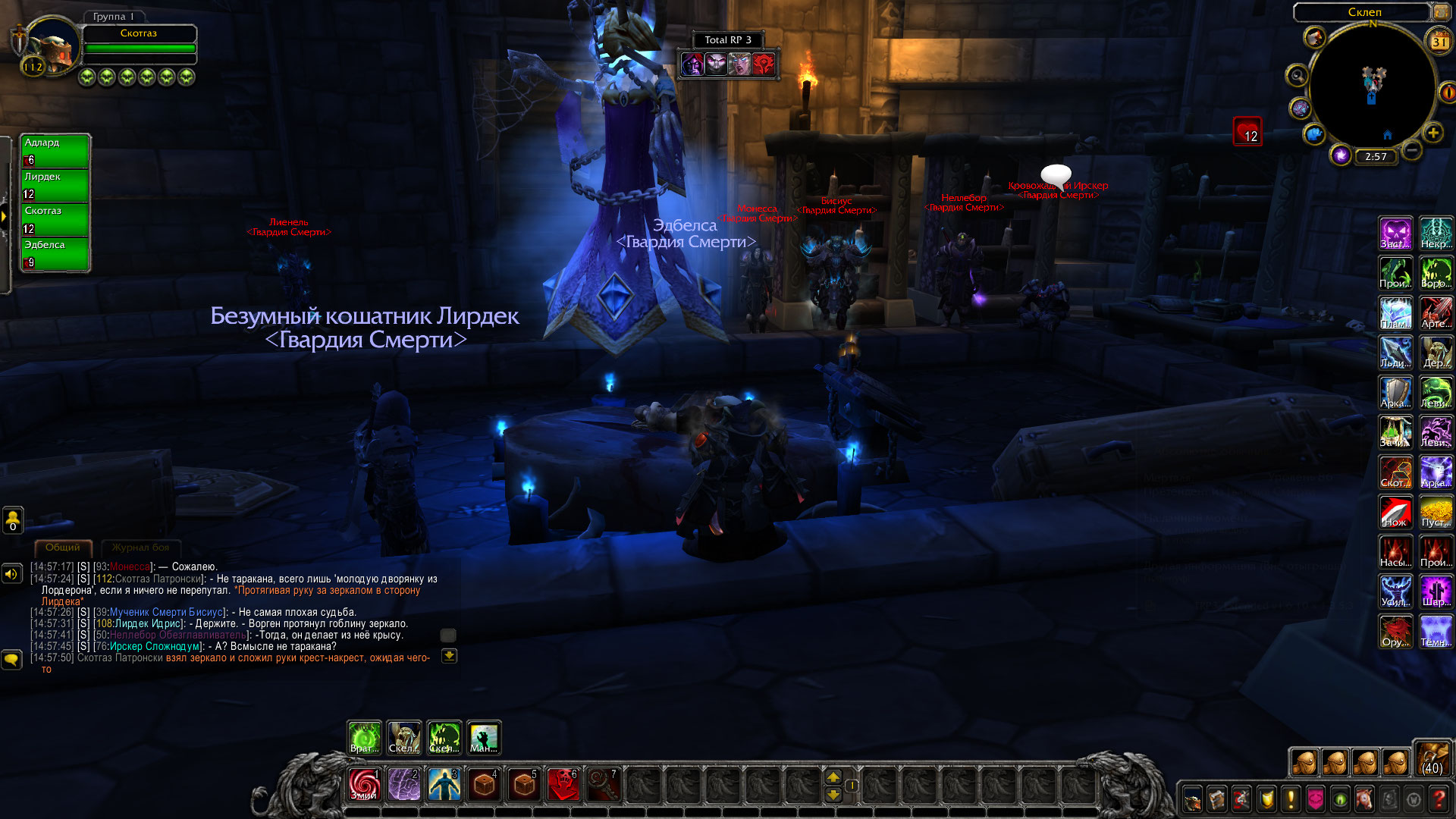
Task: Open the red question mark help button
Action: [x=1438, y=799]
